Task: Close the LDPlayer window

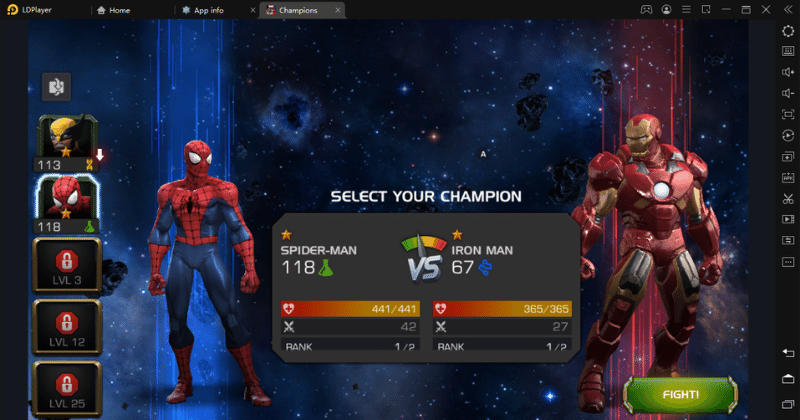Action: (767, 10)
